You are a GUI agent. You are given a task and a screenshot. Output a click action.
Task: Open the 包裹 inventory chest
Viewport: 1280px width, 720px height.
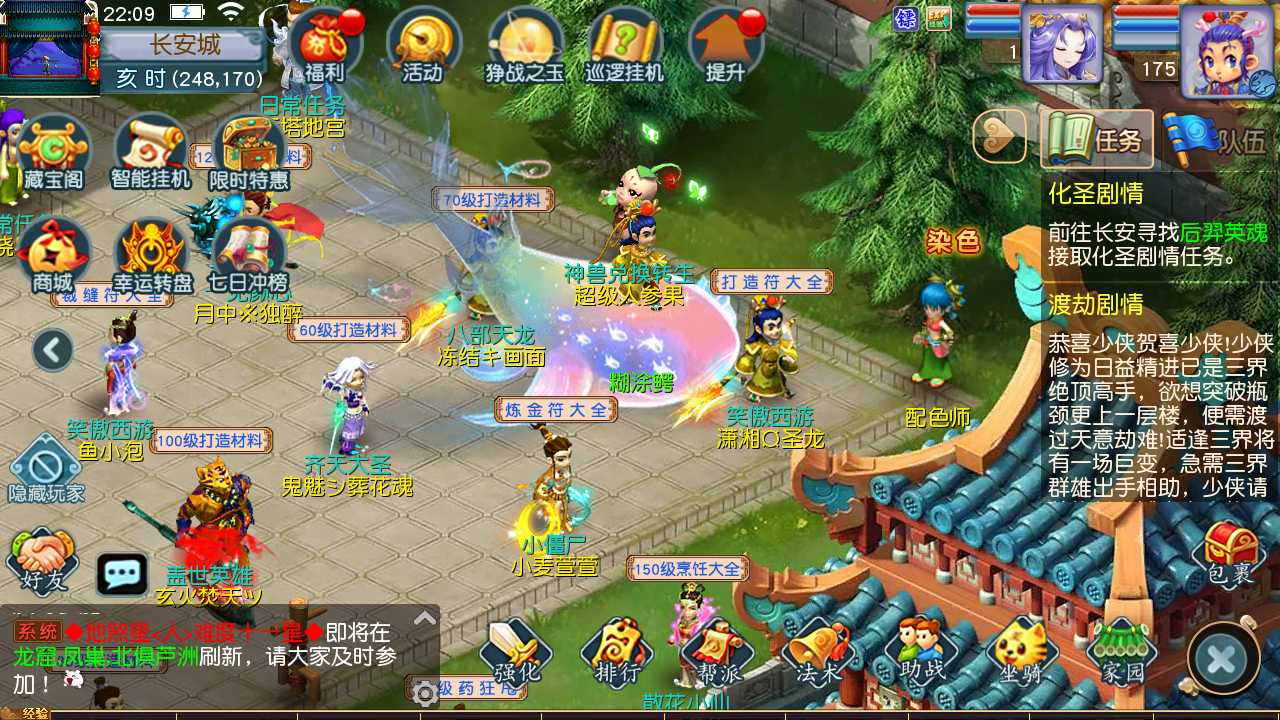tap(1230, 552)
